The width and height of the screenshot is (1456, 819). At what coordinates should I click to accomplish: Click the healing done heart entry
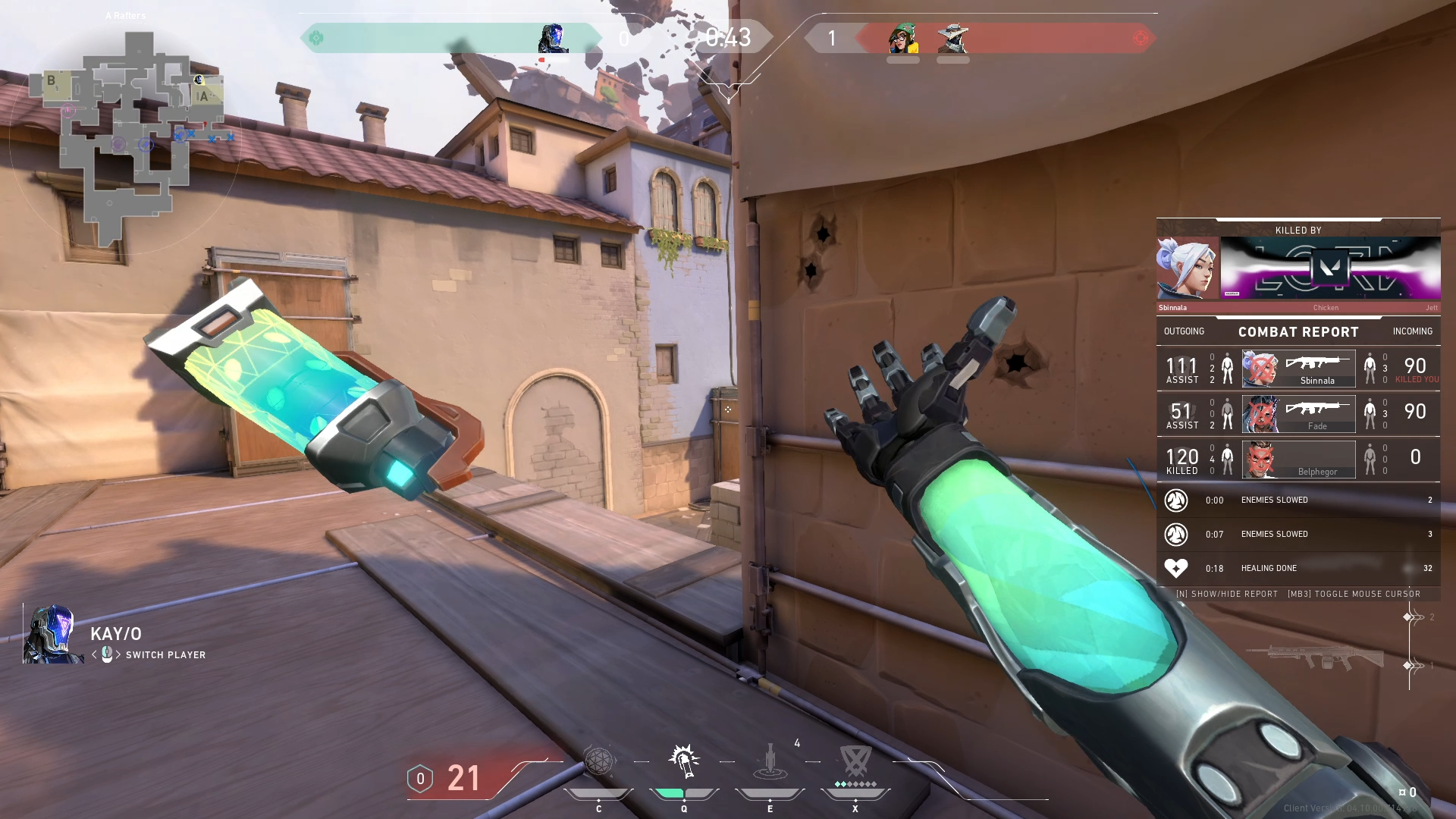click(1298, 568)
